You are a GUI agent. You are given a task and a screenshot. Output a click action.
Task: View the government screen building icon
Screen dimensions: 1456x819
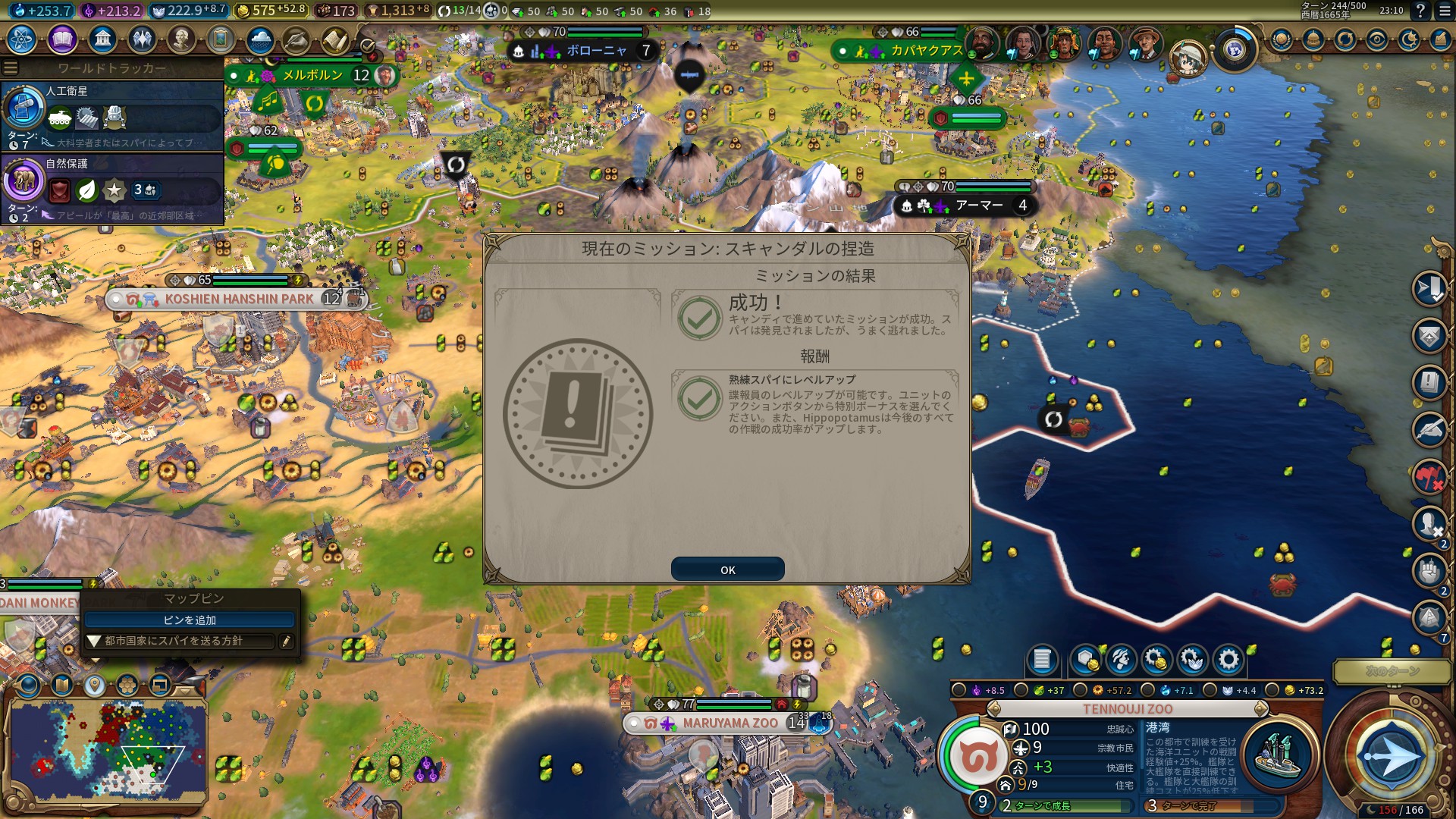point(102,39)
